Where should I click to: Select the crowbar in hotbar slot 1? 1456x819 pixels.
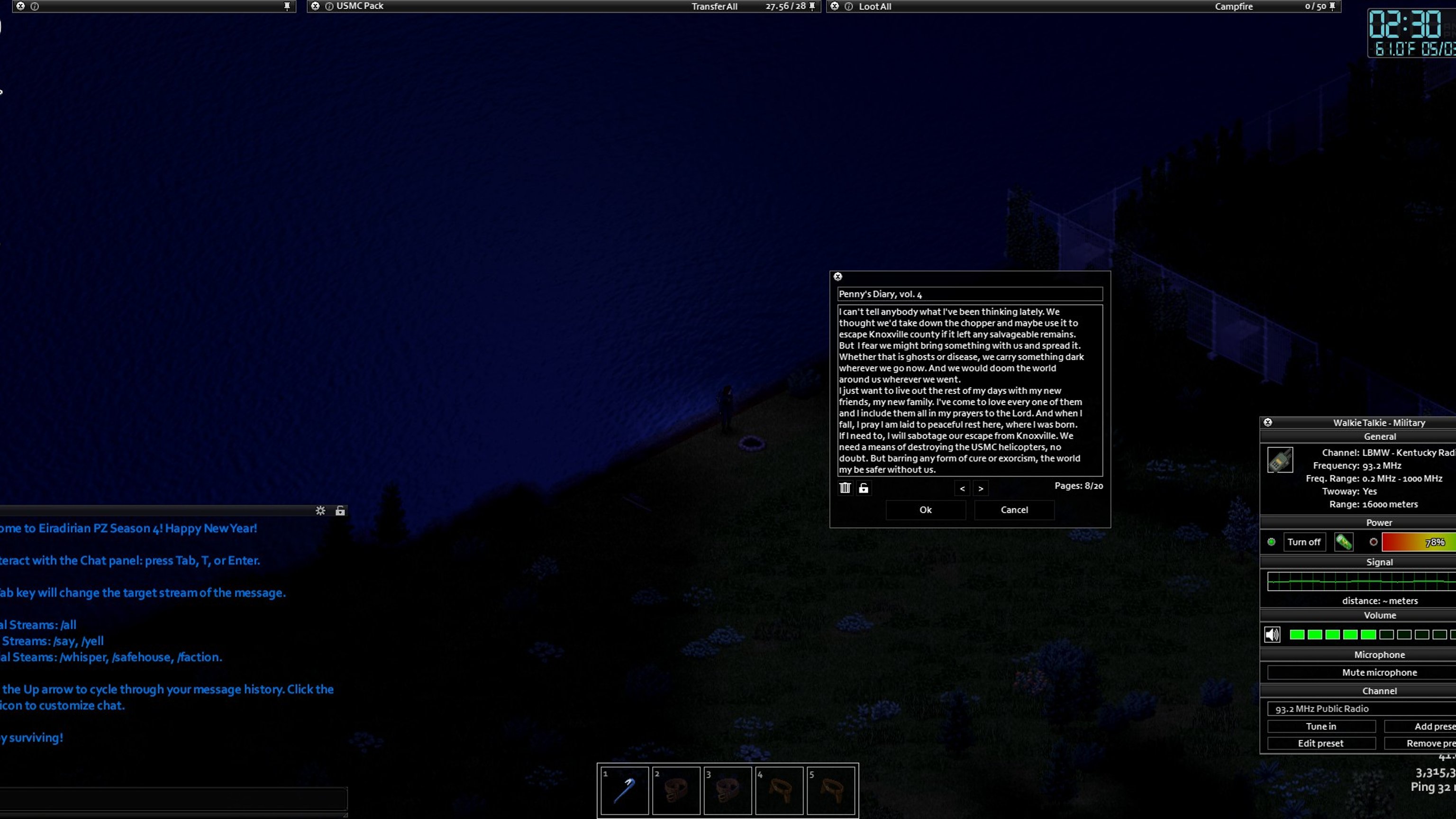pos(624,790)
